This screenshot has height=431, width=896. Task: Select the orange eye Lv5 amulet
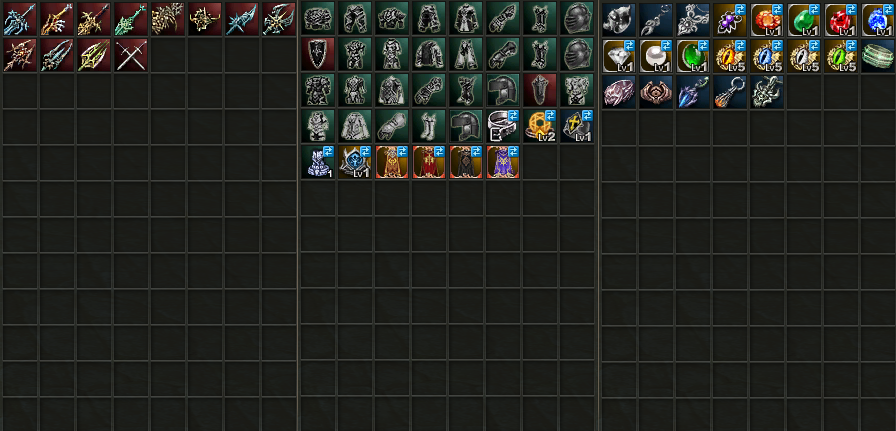[730, 56]
